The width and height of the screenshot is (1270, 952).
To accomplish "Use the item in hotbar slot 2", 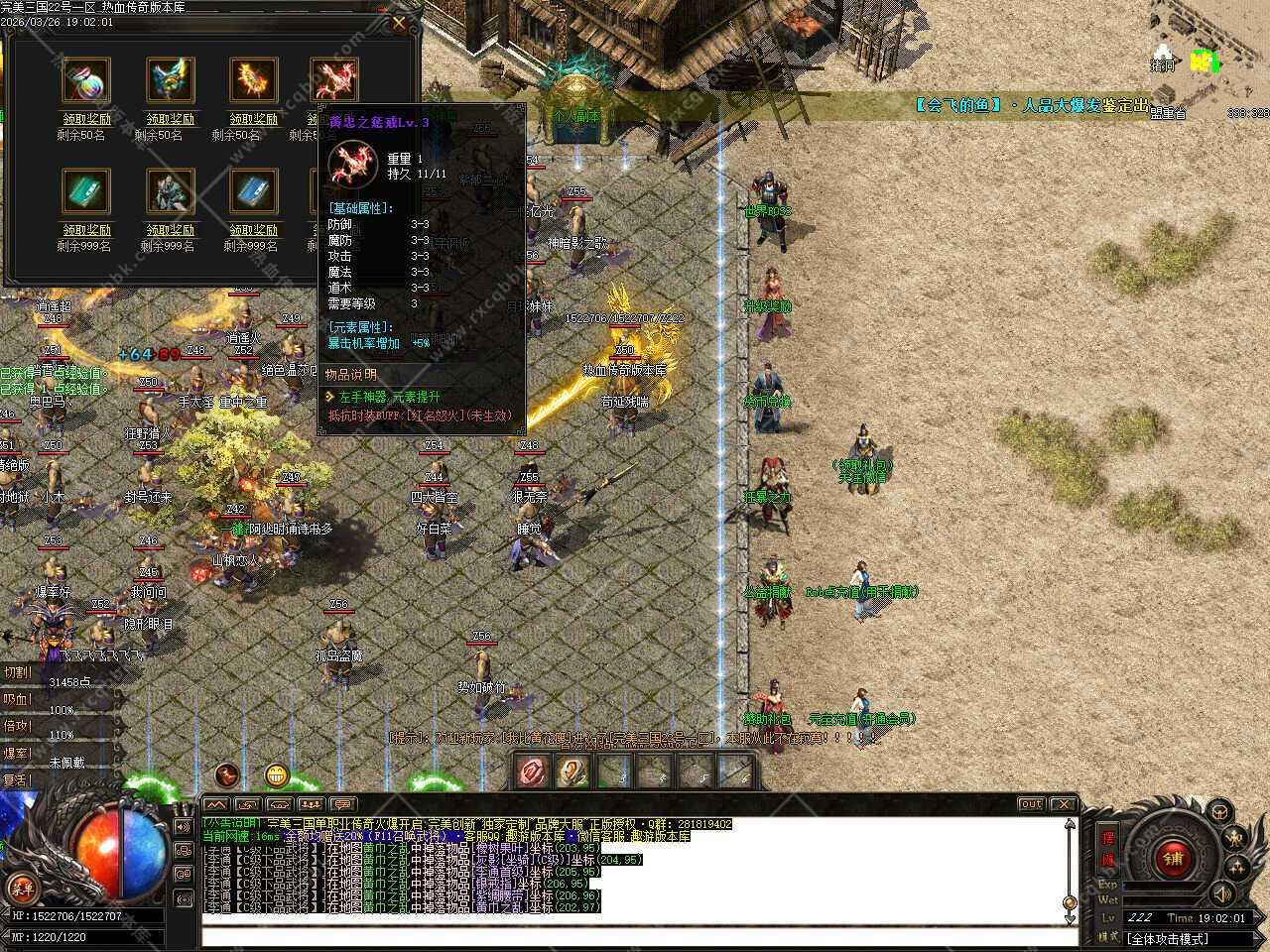I will click(573, 771).
